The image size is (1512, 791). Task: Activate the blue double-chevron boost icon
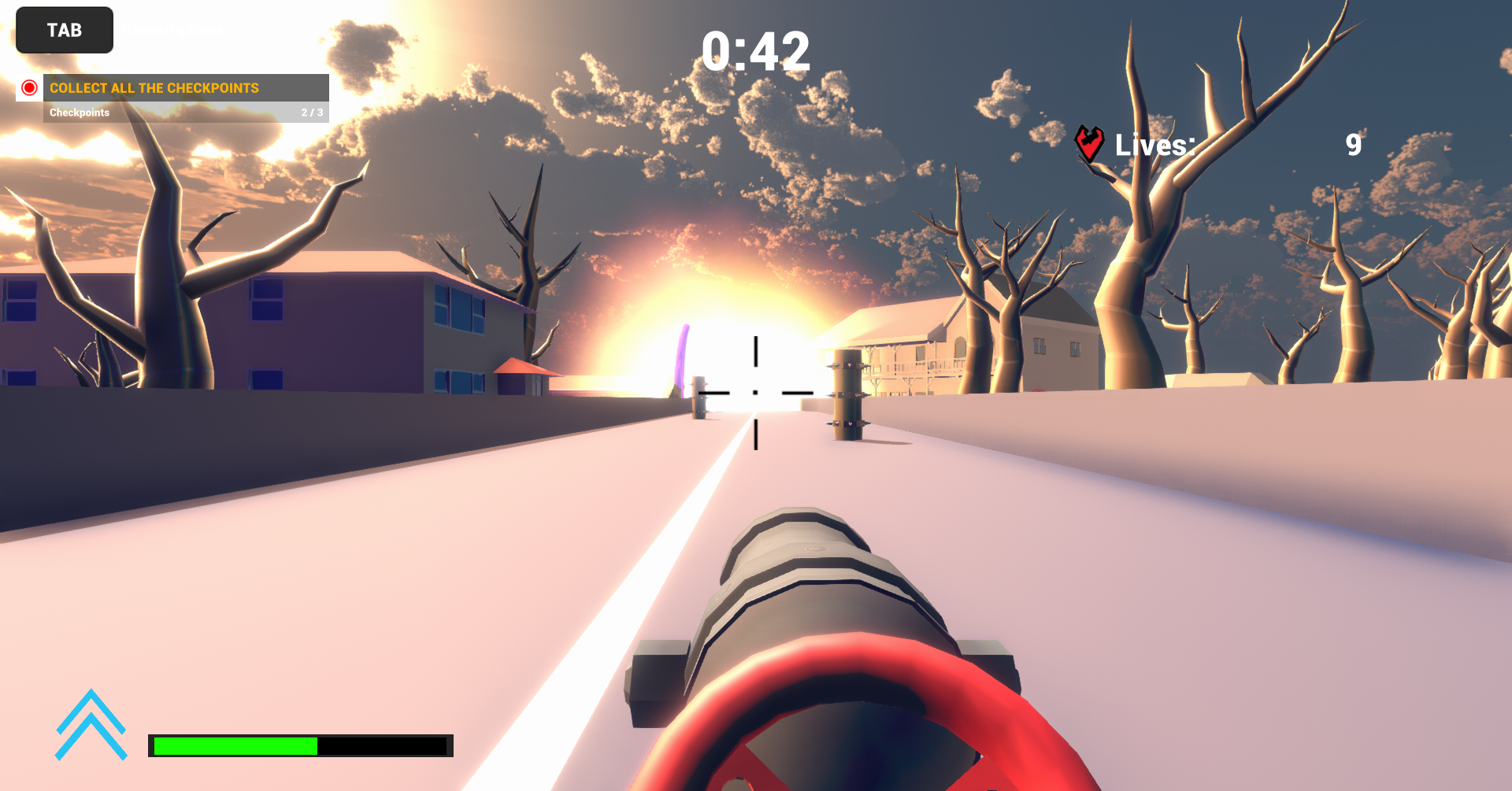(91, 725)
